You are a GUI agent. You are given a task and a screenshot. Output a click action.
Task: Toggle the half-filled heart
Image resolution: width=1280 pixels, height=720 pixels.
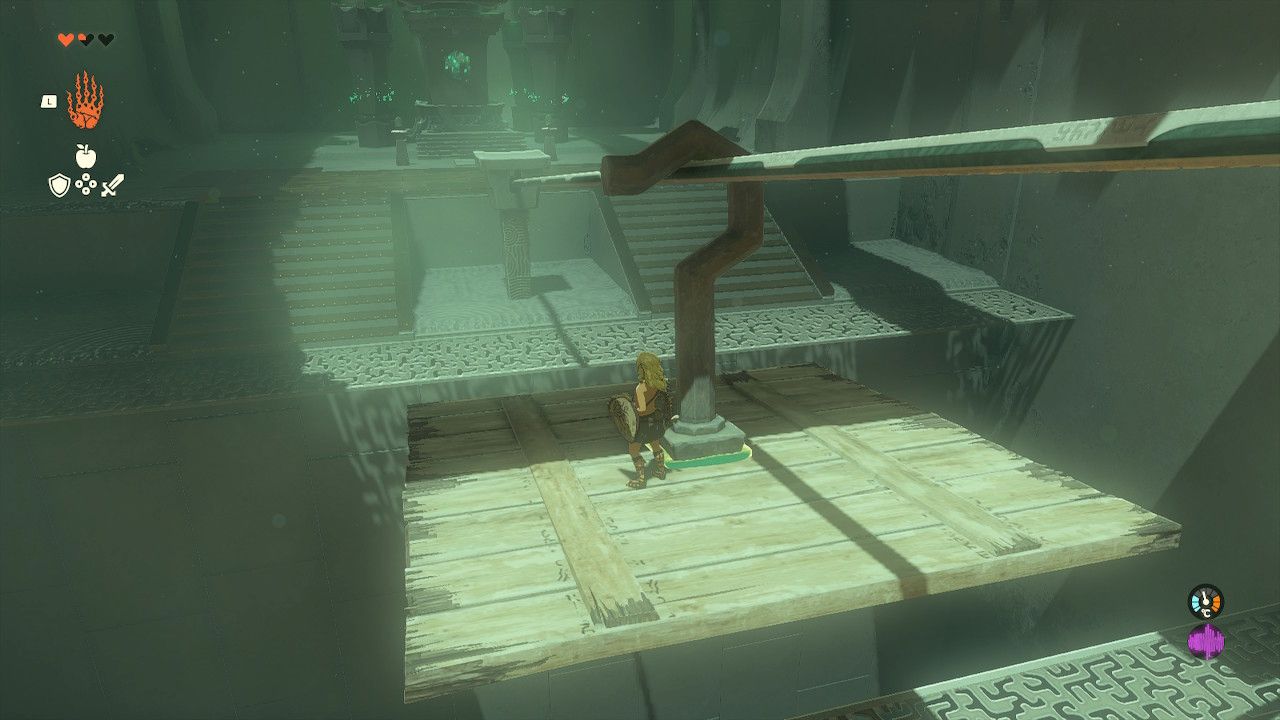pos(84,38)
